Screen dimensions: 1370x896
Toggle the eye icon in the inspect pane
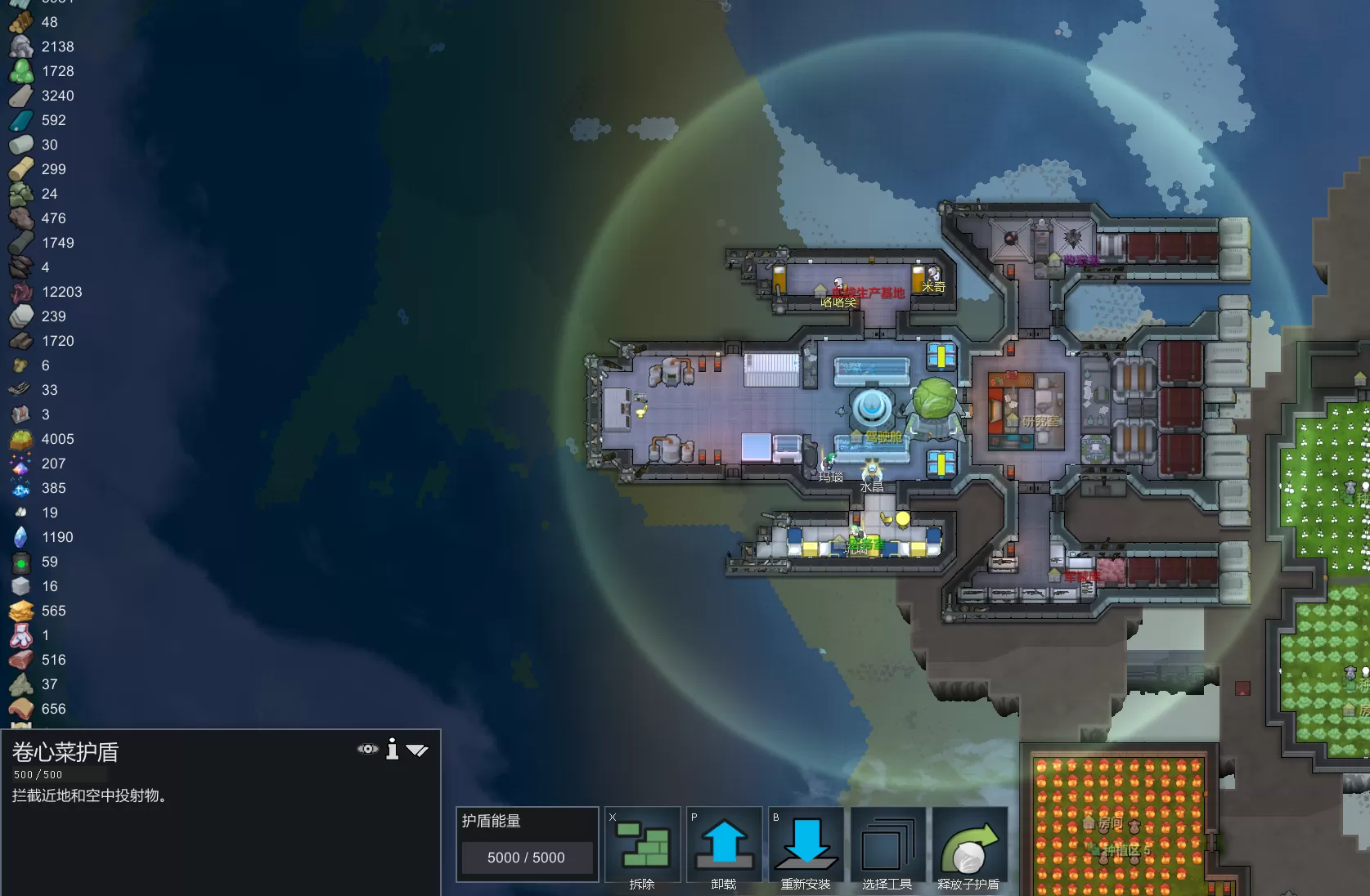click(368, 749)
